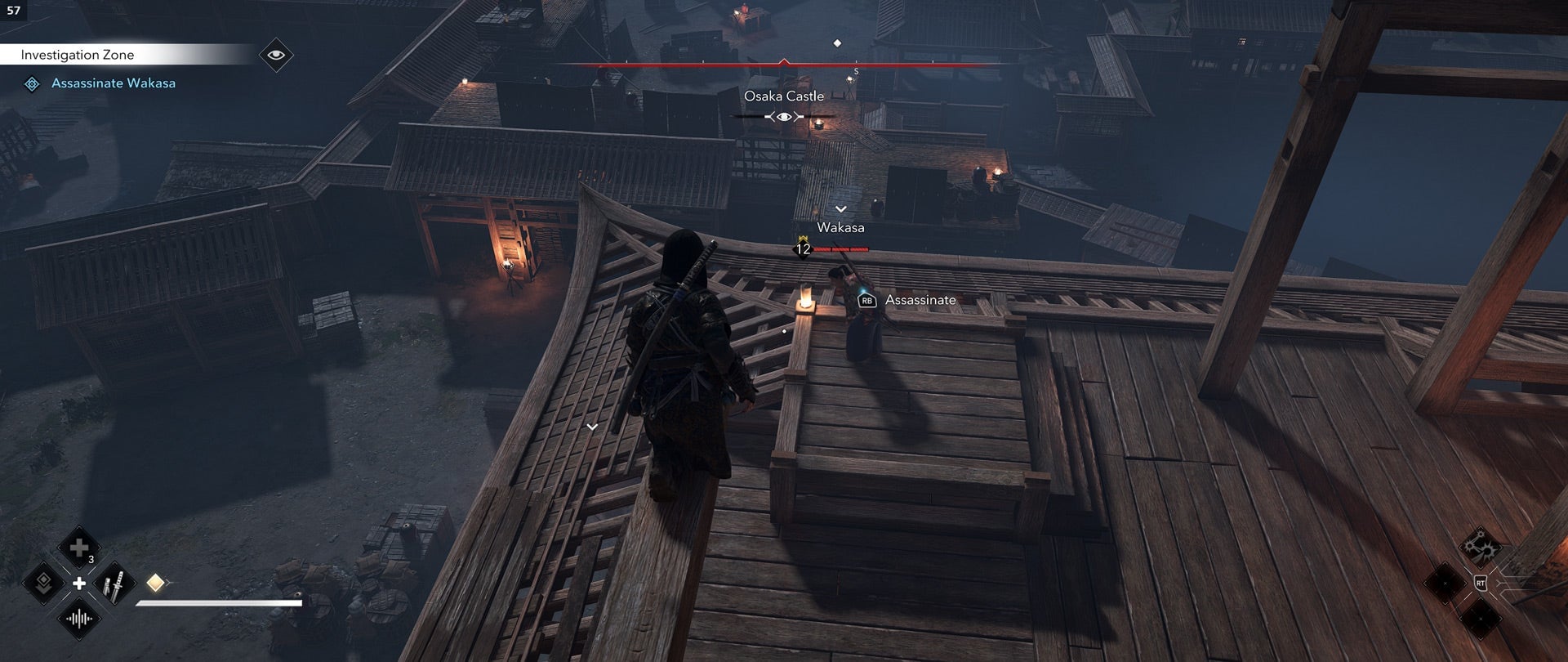
Task: Click the adrenaline ability diamond icon on the left
Action: click(x=44, y=582)
